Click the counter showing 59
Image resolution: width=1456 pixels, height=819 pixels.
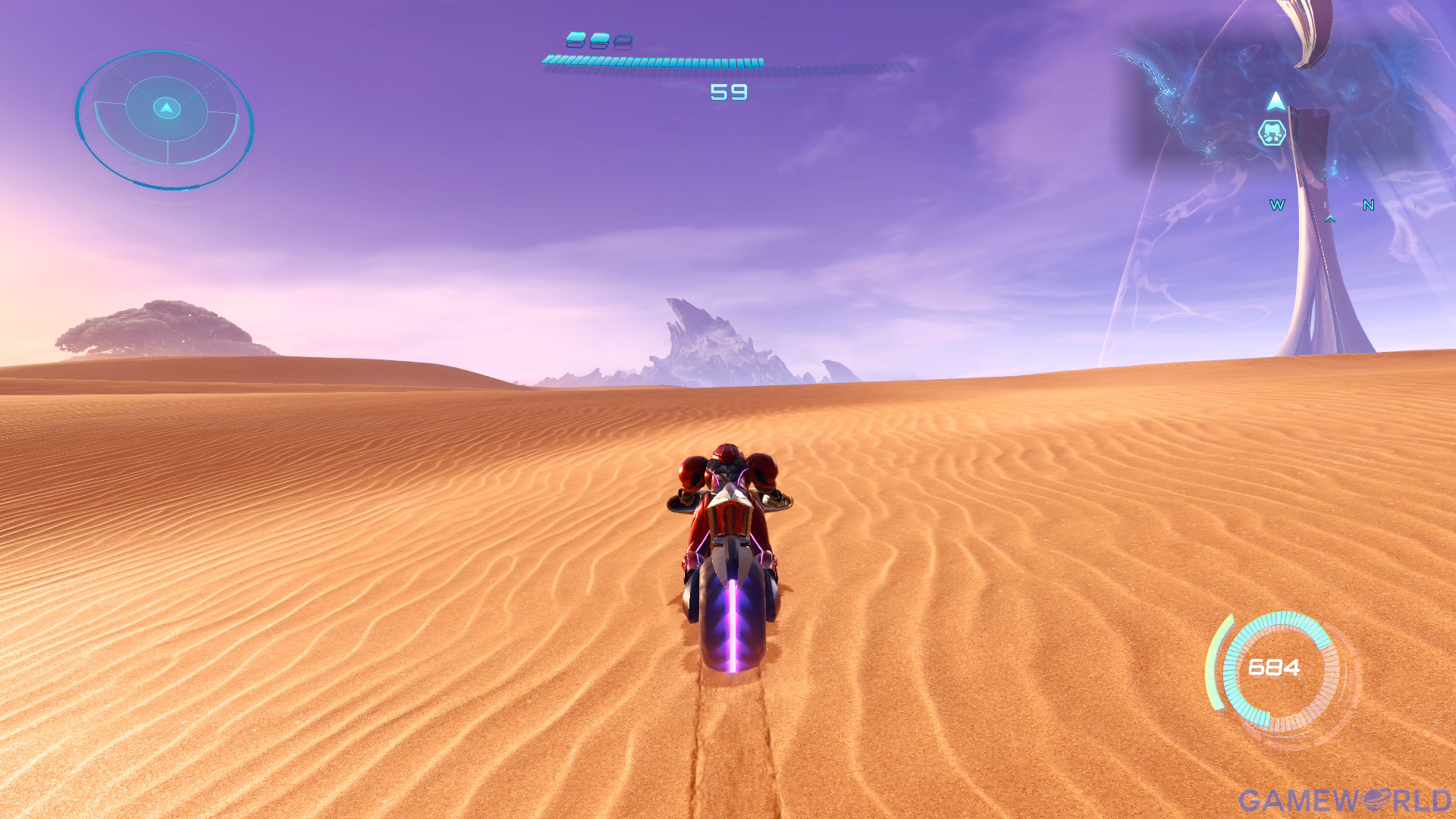click(x=728, y=91)
